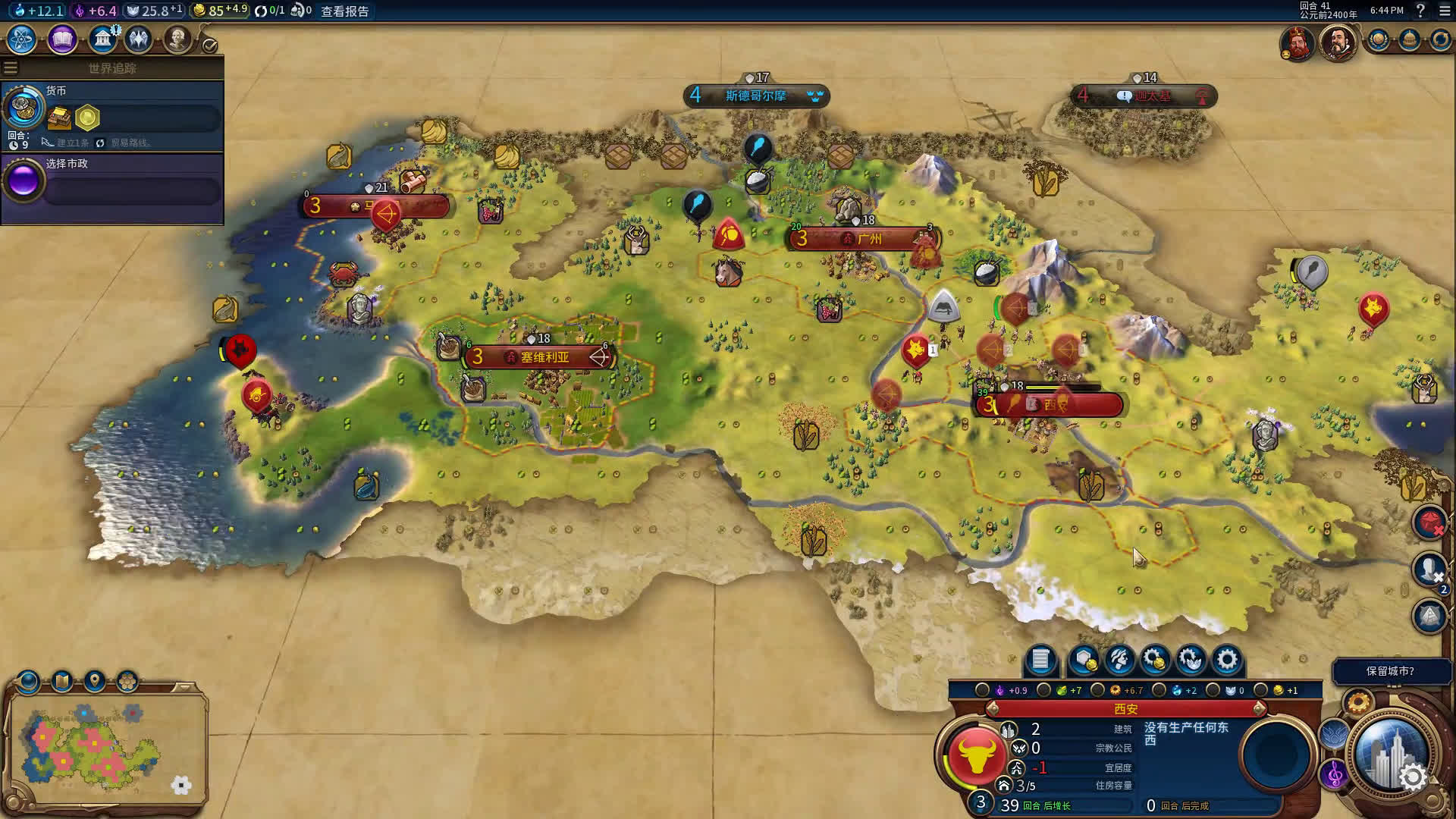The height and width of the screenshot is (819, 1456).
Task: Open the government building icon
Action: (x=102, y=39)
